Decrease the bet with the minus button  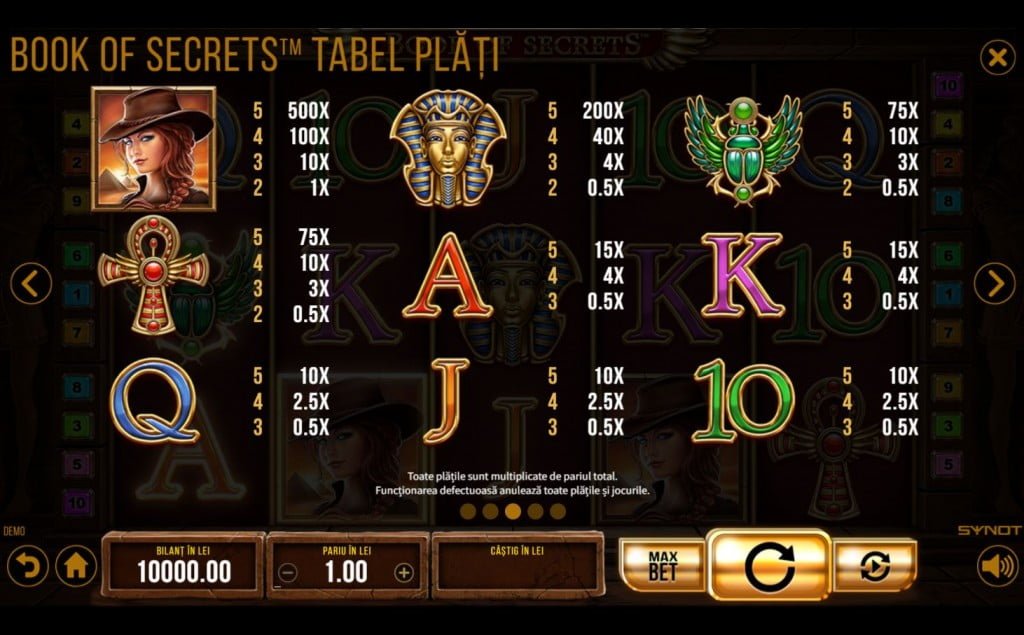[287, 573]
